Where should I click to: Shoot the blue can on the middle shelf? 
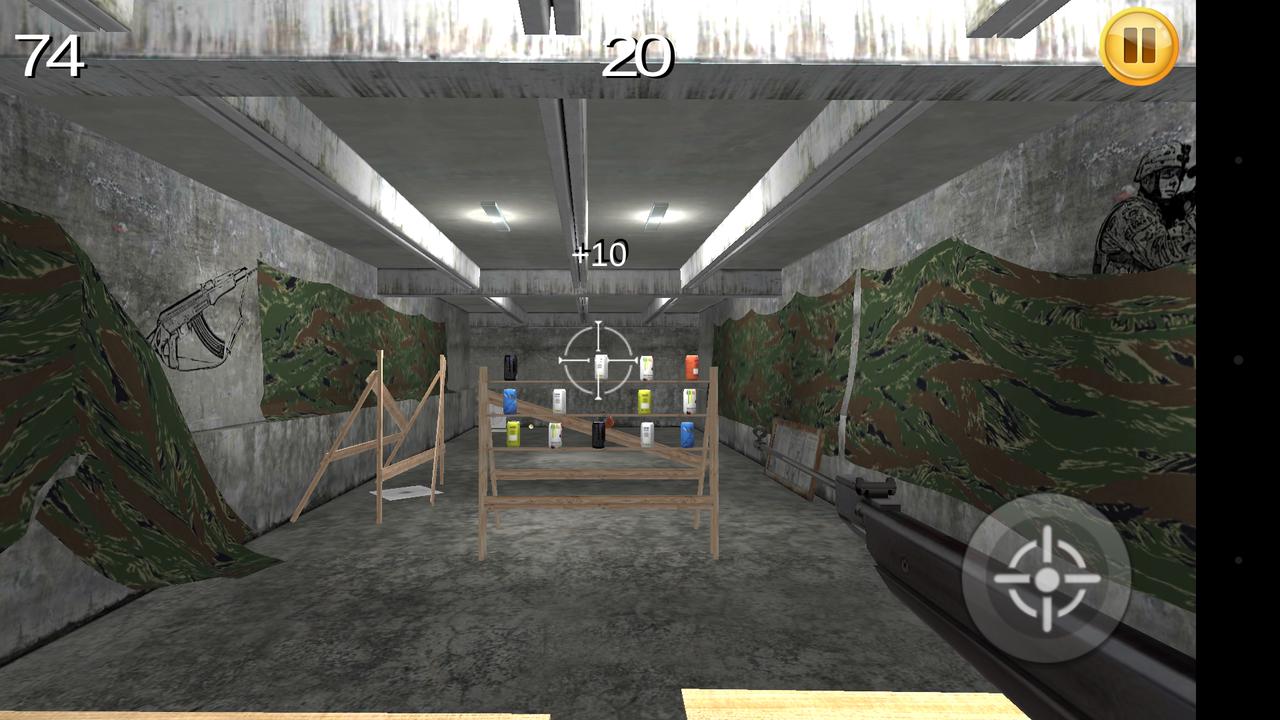pyautogui.click(x=510, y=398)
